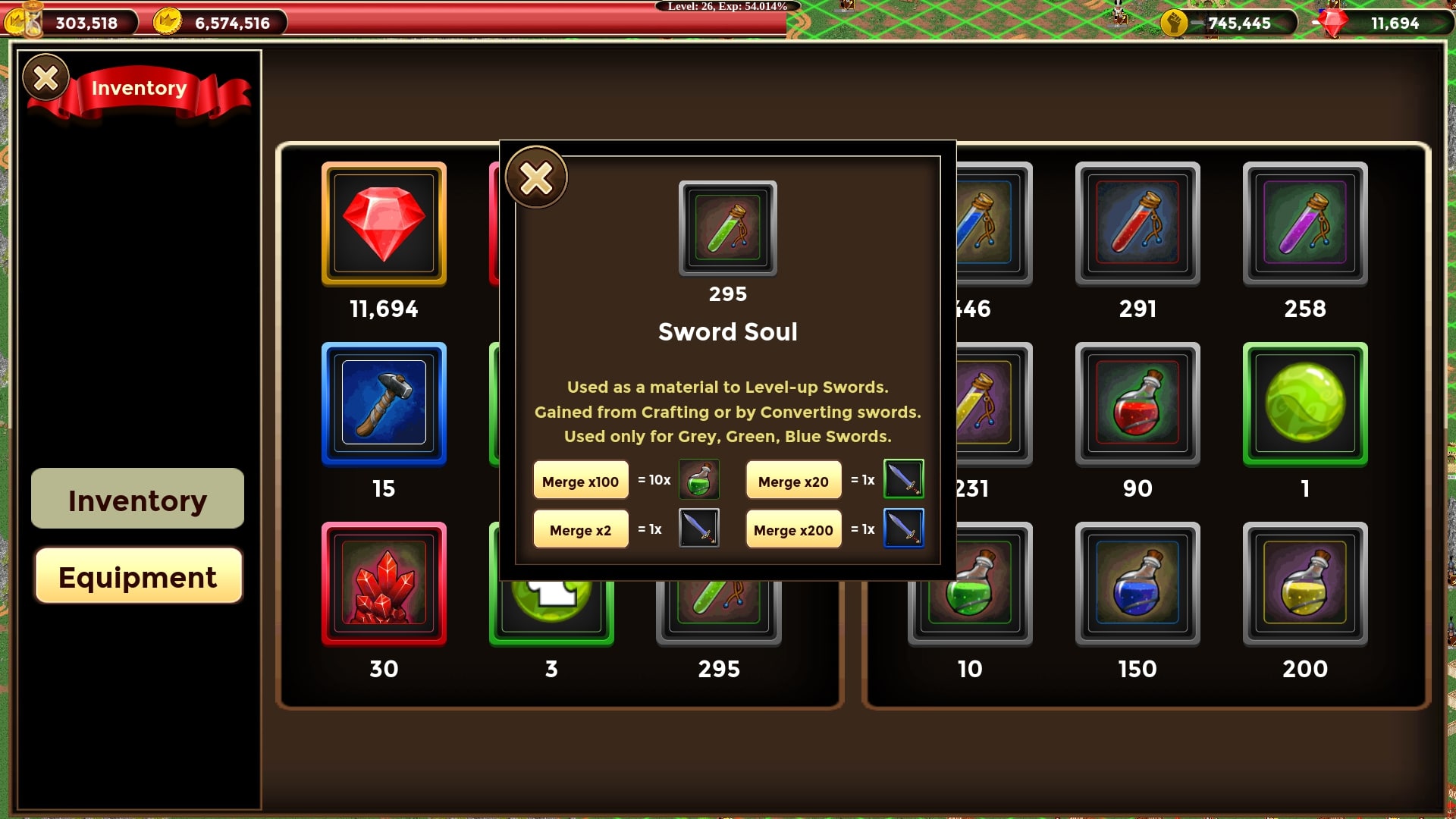The image size is (1456, 819).
Task: Switch to the Equipment tab
Action: pyautogui.click(x=138, y=577)
